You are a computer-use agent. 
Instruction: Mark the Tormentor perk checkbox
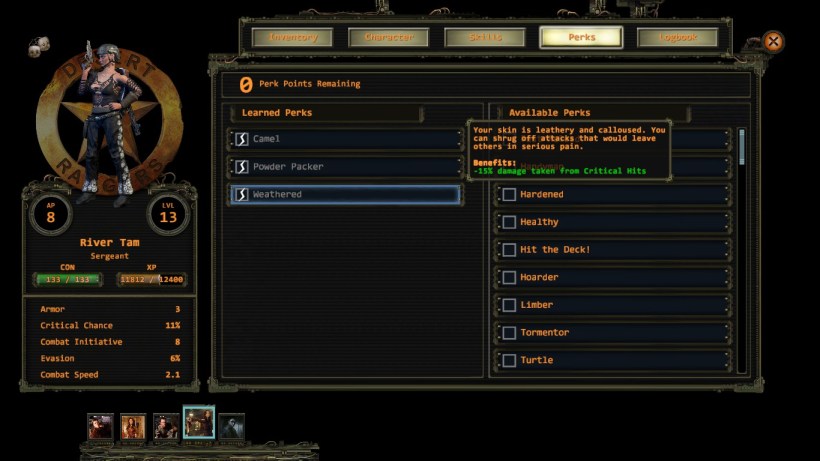pyautogui.click(x=509, y=333)
